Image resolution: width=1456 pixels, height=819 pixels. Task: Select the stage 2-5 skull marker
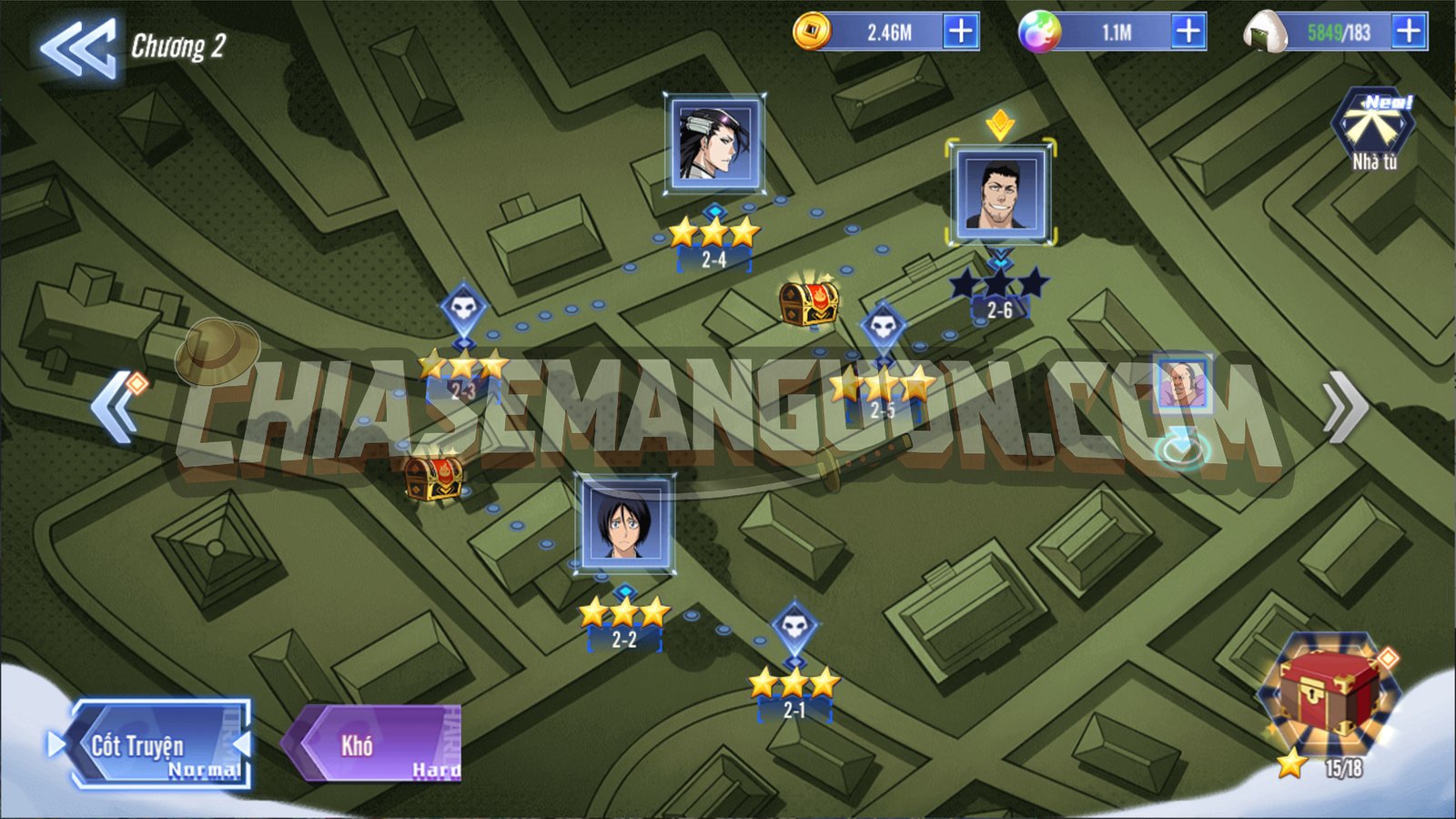pos(883,327)
